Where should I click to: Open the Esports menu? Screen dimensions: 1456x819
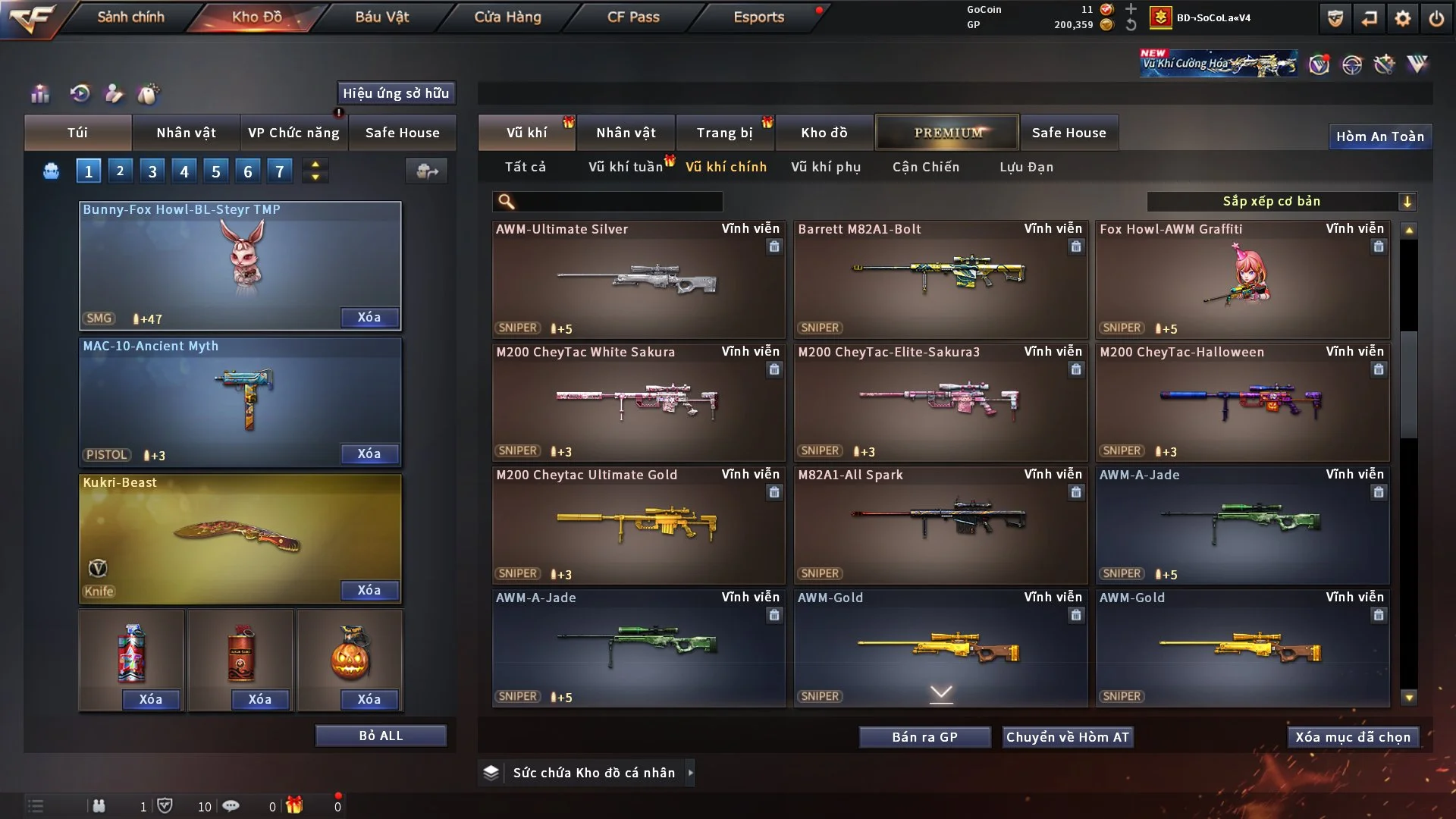coord(758,17)
